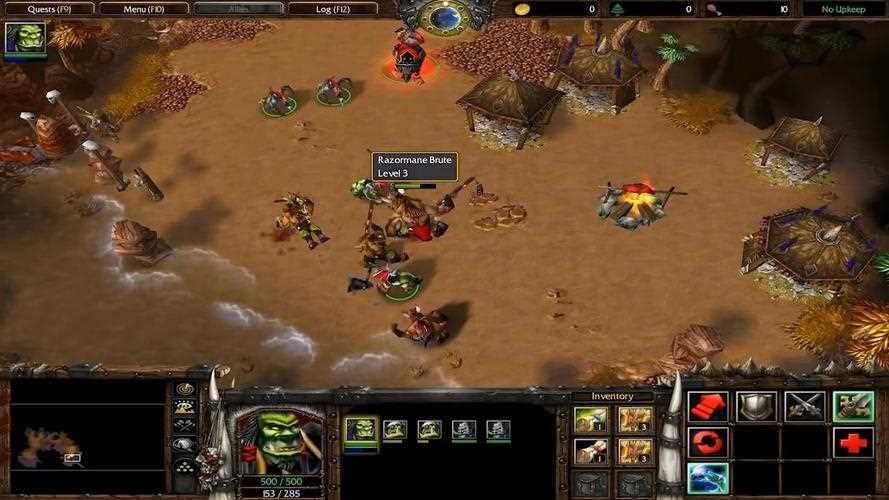
Task: Click the greyed-out Allies button
Action: click(240, 9)
